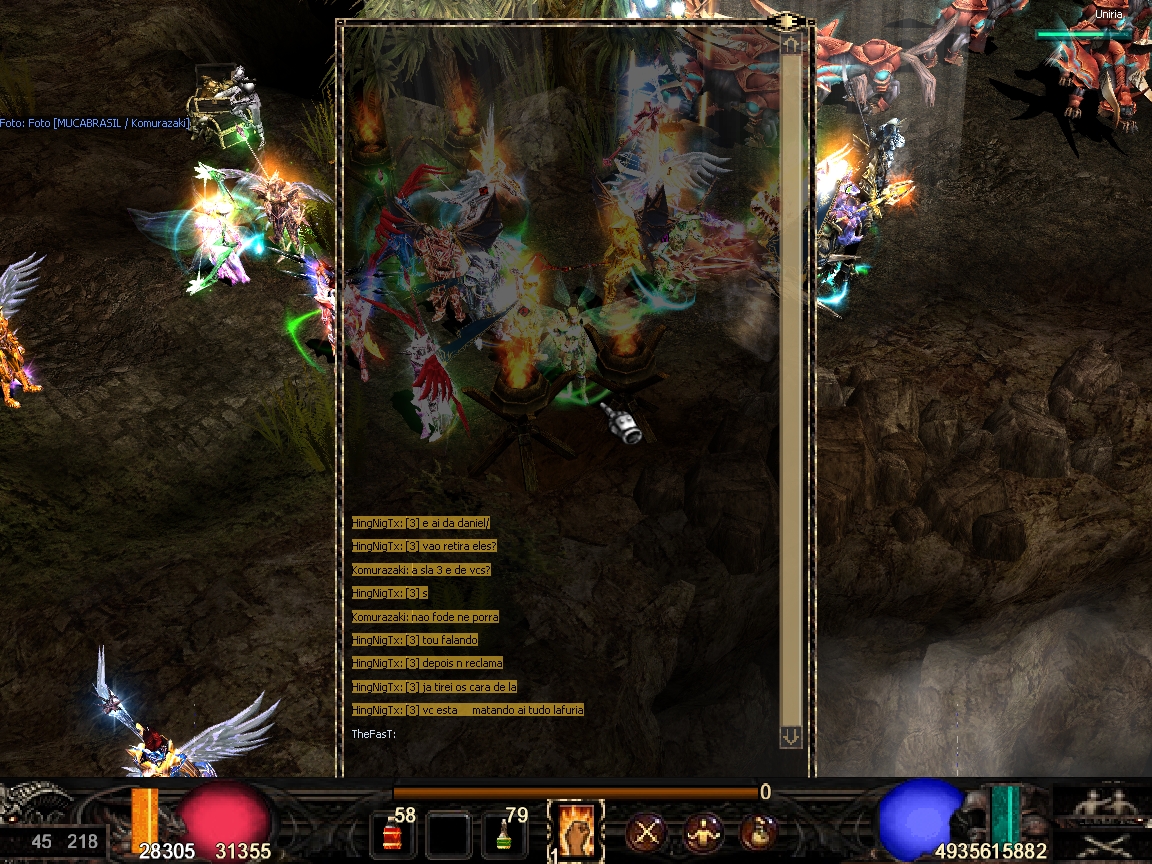Open the character figure button
The image size is (1152, 864).
point(704,831)
